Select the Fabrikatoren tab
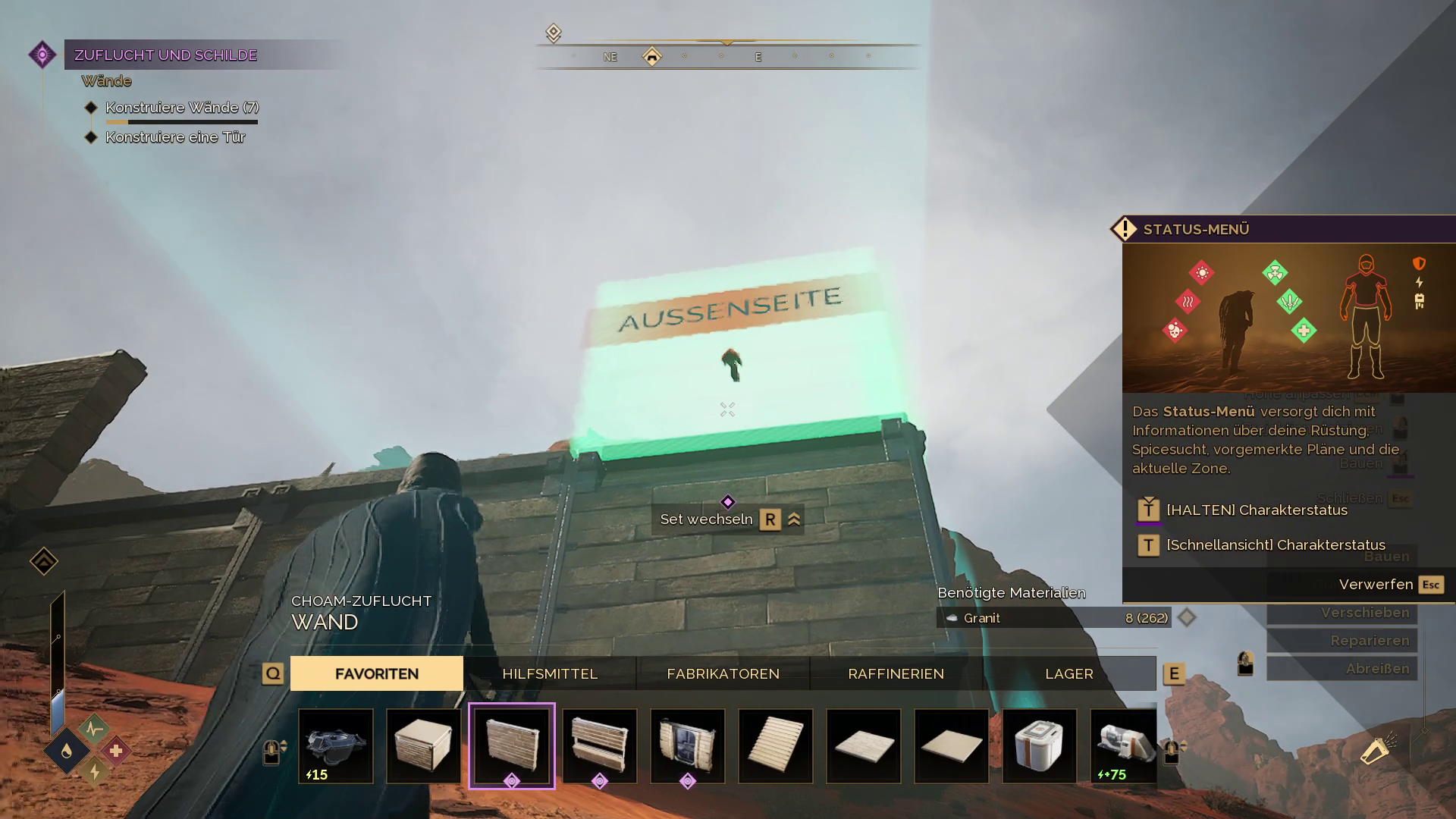 pos(723,673)
